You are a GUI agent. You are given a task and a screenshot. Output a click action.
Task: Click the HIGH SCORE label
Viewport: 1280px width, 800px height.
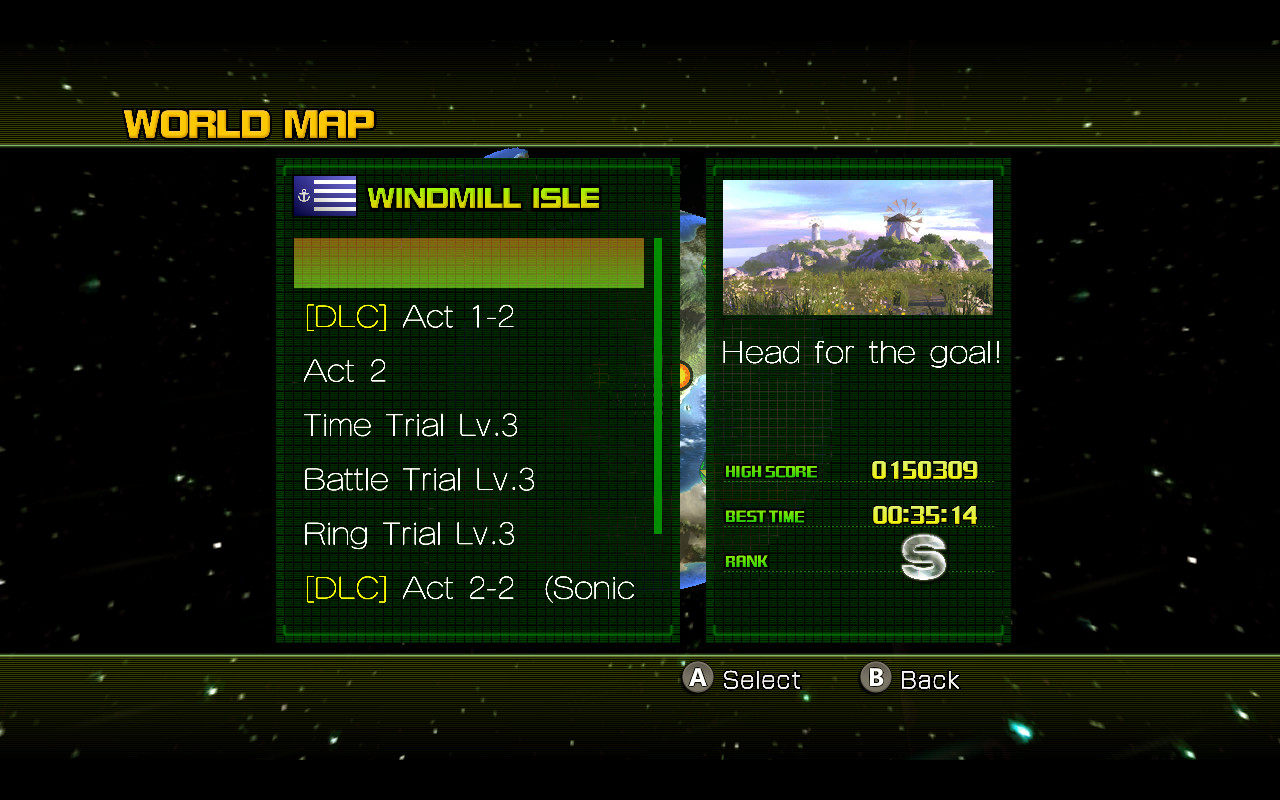click(771, 471)
